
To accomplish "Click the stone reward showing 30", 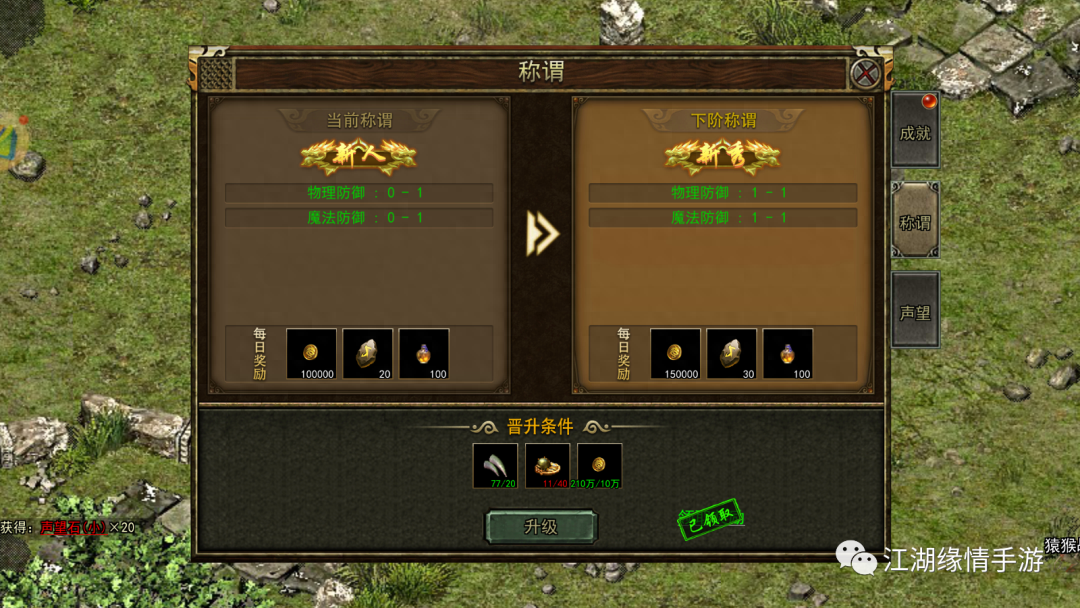I will tap(732, 354).
